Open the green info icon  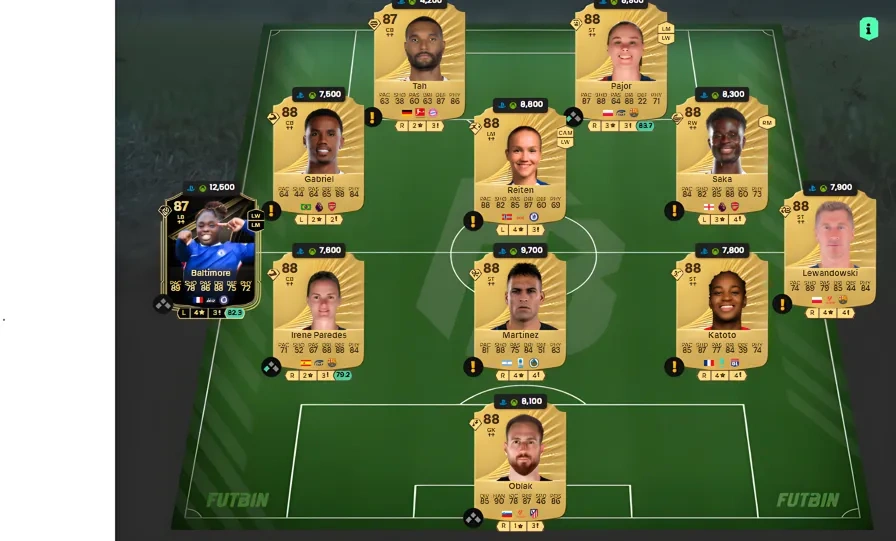[868, 29]
